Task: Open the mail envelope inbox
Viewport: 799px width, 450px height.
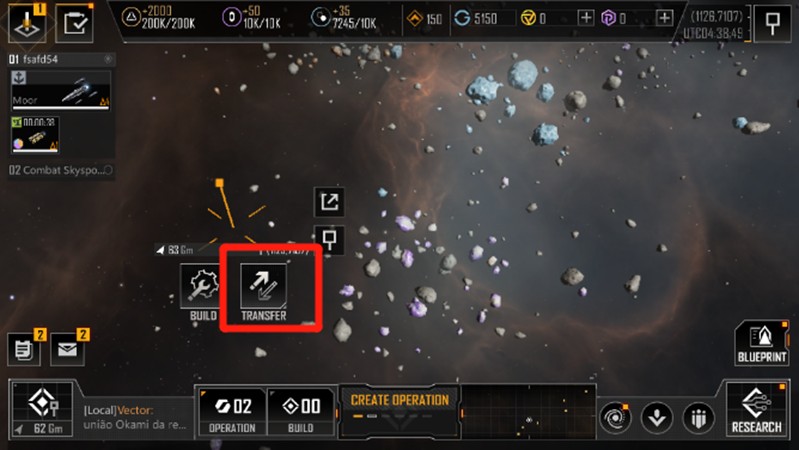Action: [68, 349]
